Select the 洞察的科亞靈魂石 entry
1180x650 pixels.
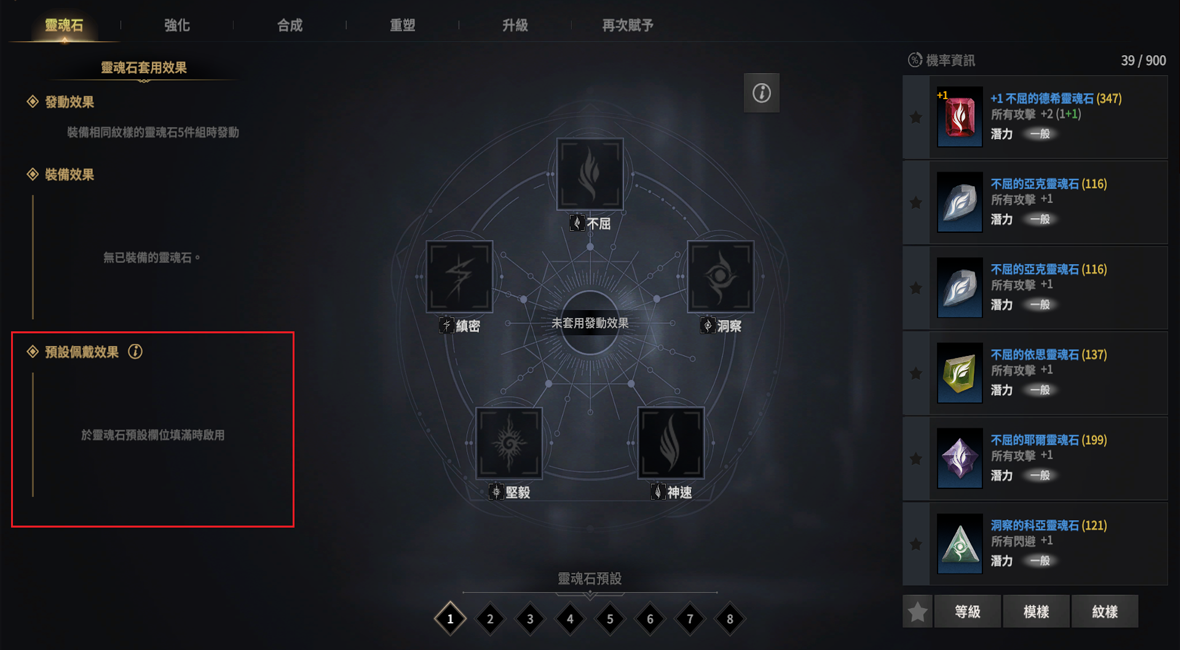(x=1035, y=543)
